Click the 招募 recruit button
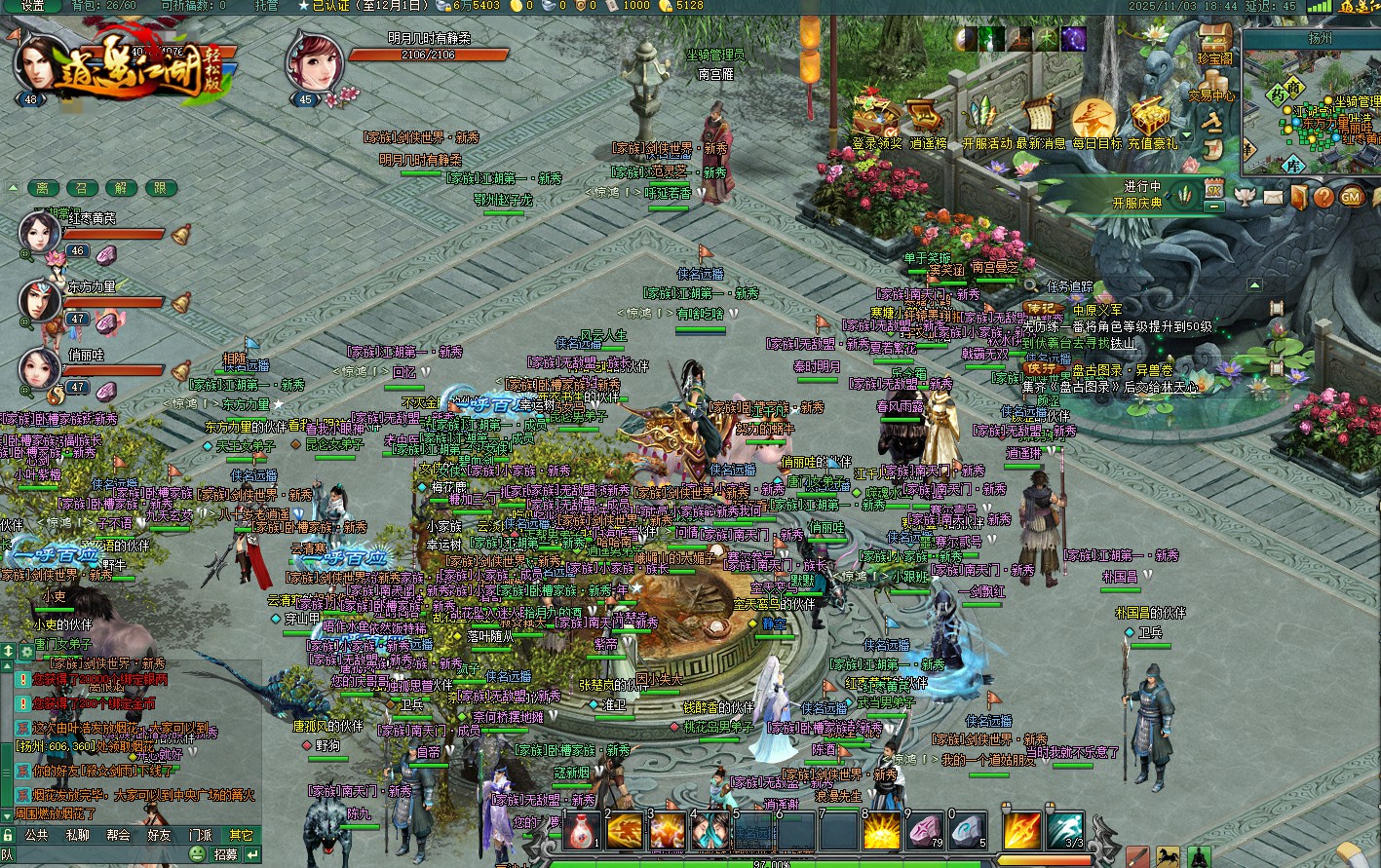The height and width of the screenshot is (868, 1381). pyautogui.click(x=225, y=854)
